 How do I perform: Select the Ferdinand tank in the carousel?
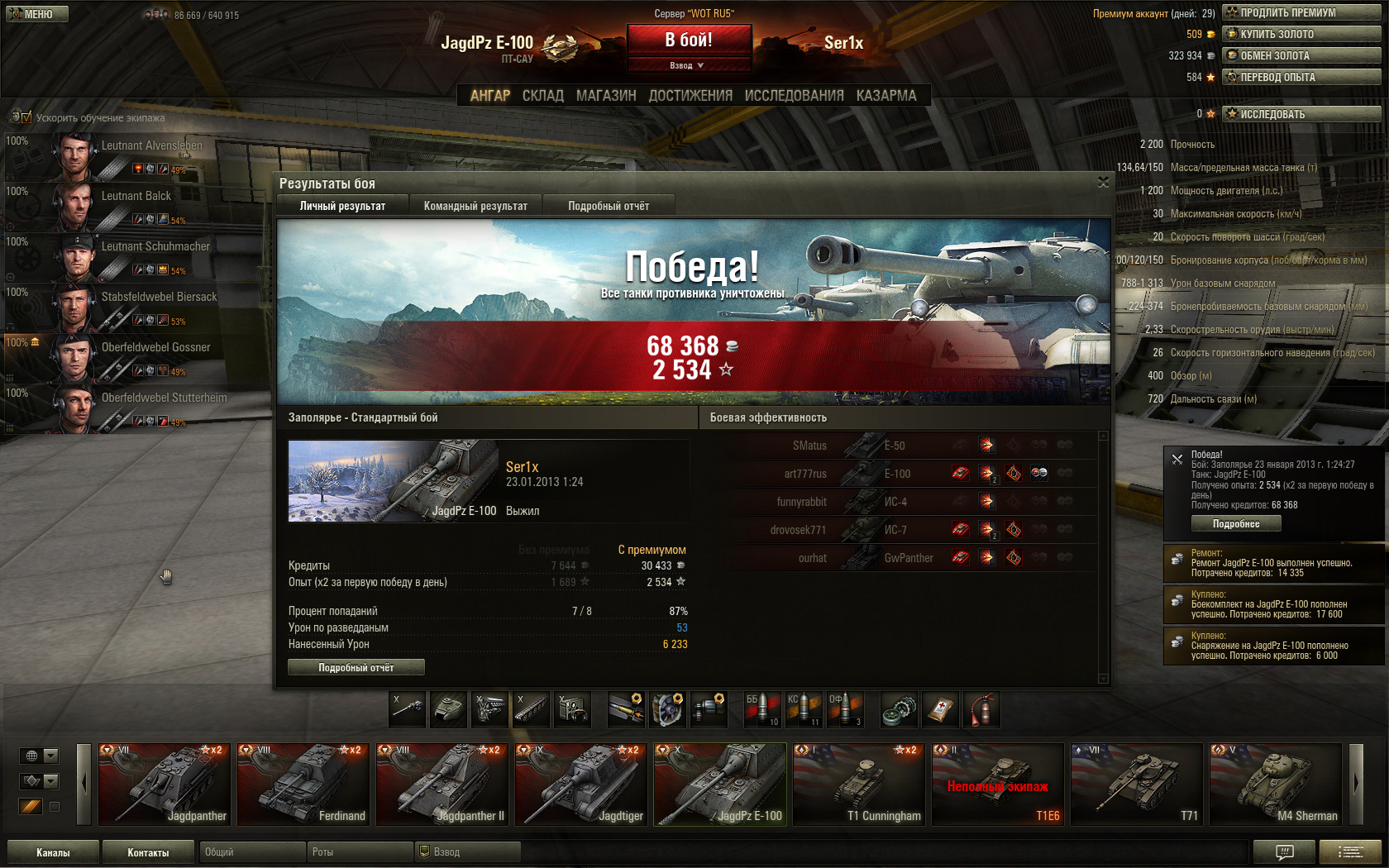(303, 785)
